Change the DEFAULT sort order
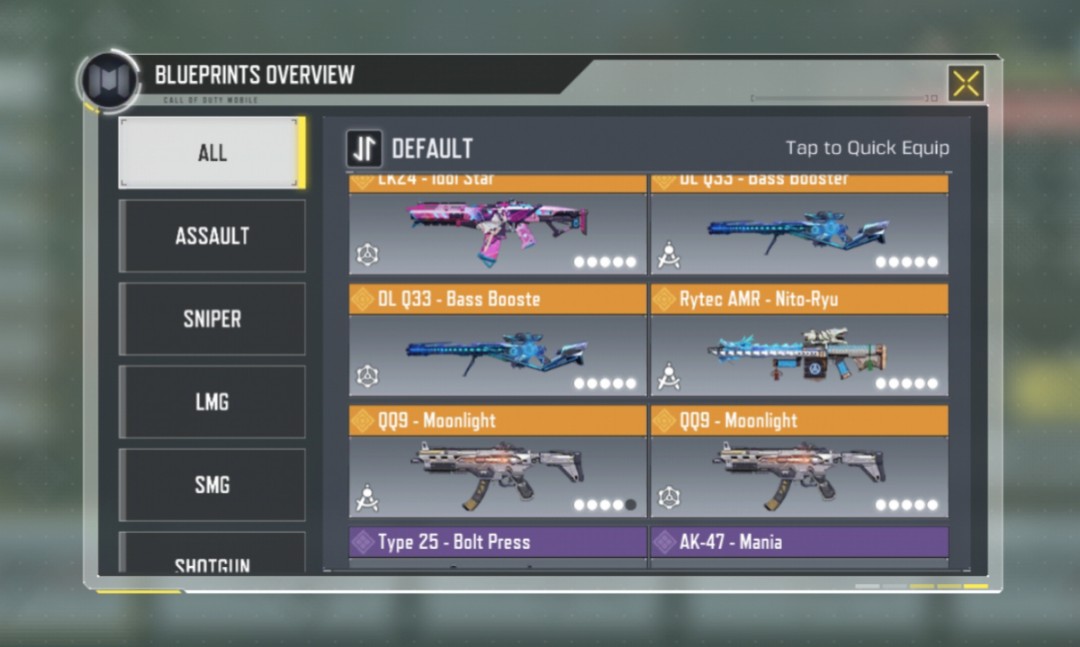The image size is (1080, 647). click(x=364, y=149)
